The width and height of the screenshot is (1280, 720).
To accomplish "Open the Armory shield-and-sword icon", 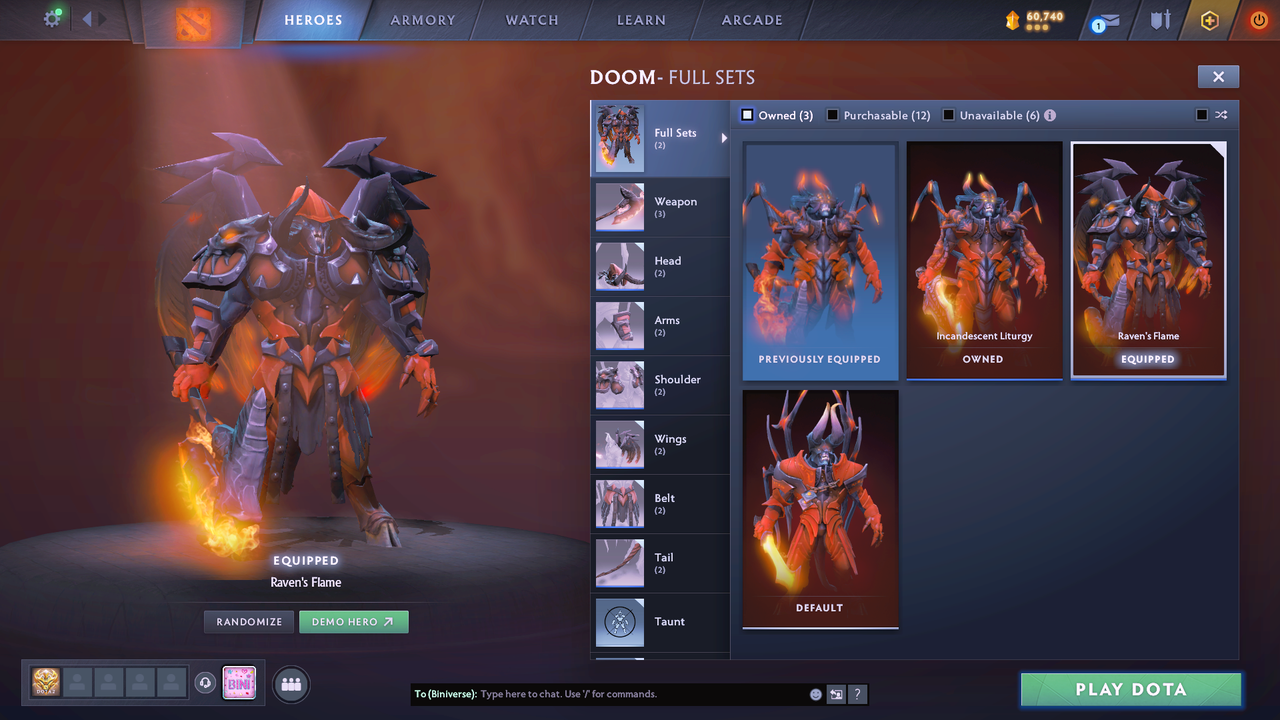I will [1159, 19].
